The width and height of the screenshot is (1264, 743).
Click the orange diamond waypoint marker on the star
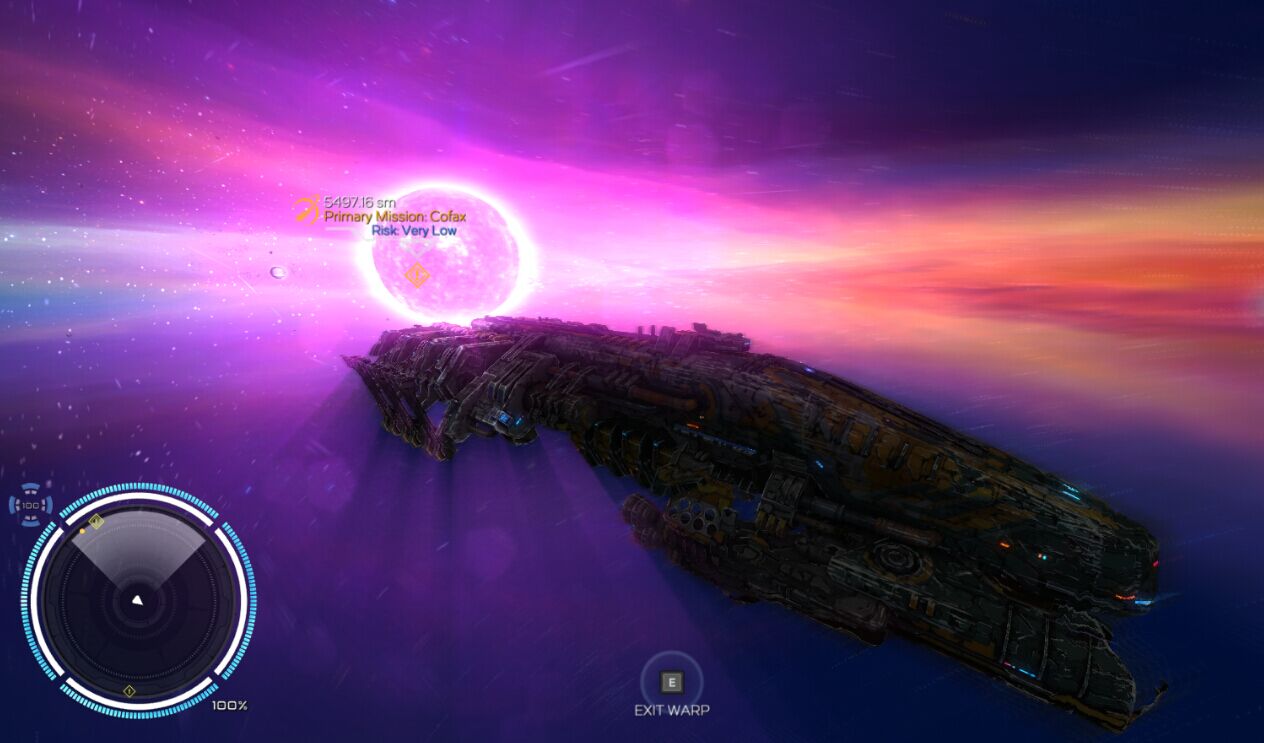(x=417, y=275)
